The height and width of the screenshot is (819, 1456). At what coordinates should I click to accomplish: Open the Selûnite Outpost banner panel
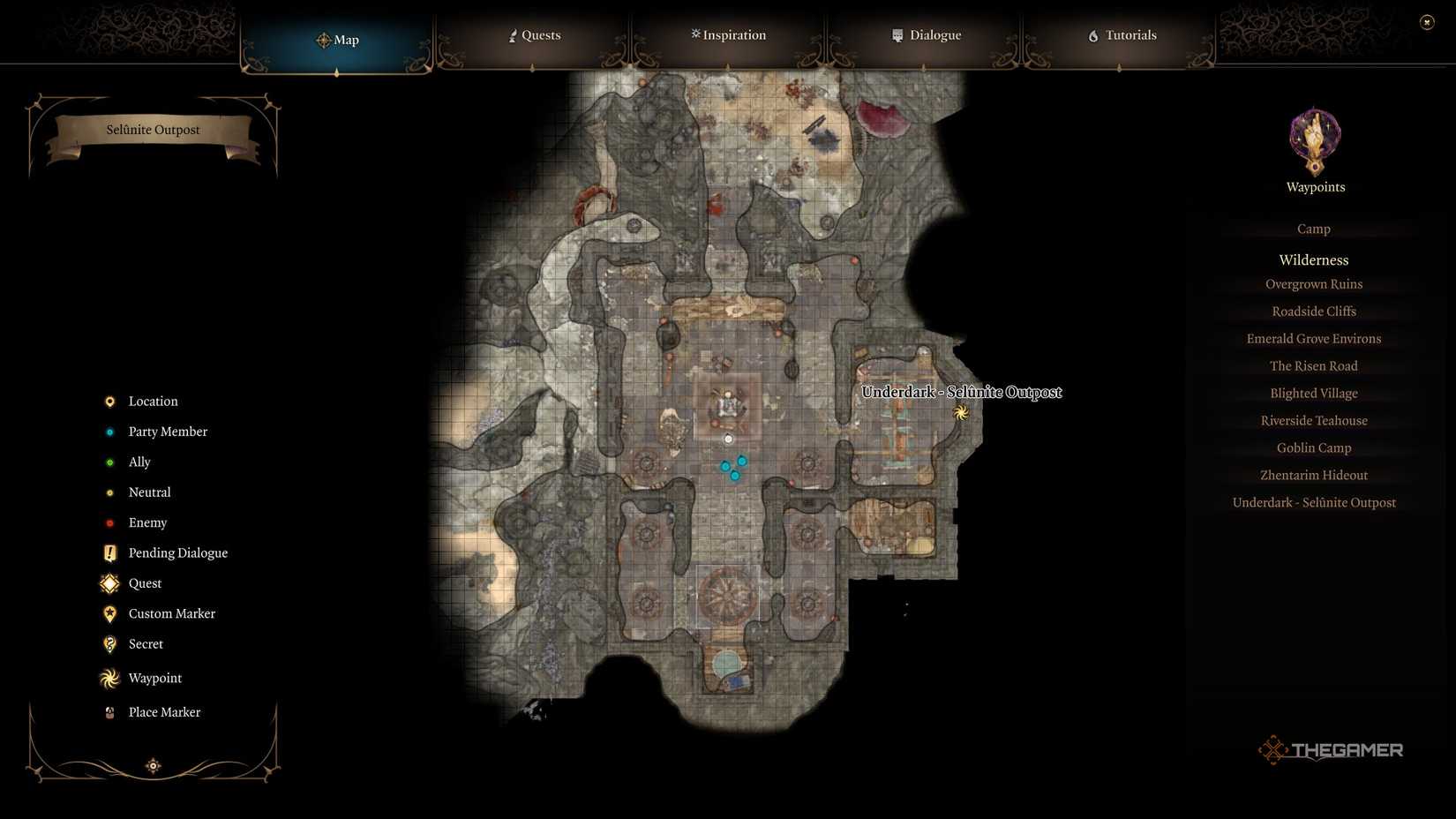point(153,130)
